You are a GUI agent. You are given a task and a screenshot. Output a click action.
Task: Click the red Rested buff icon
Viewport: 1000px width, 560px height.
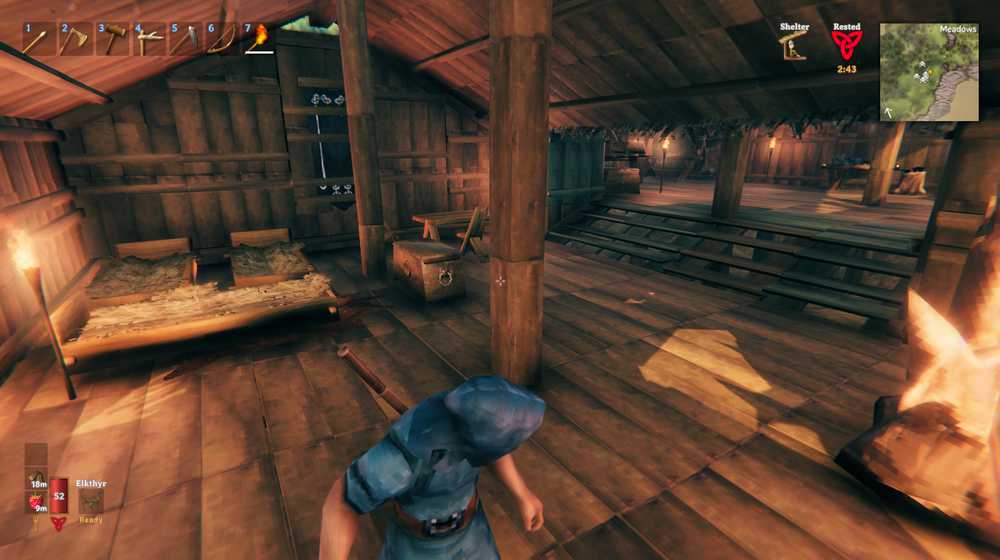click(846, 46)
